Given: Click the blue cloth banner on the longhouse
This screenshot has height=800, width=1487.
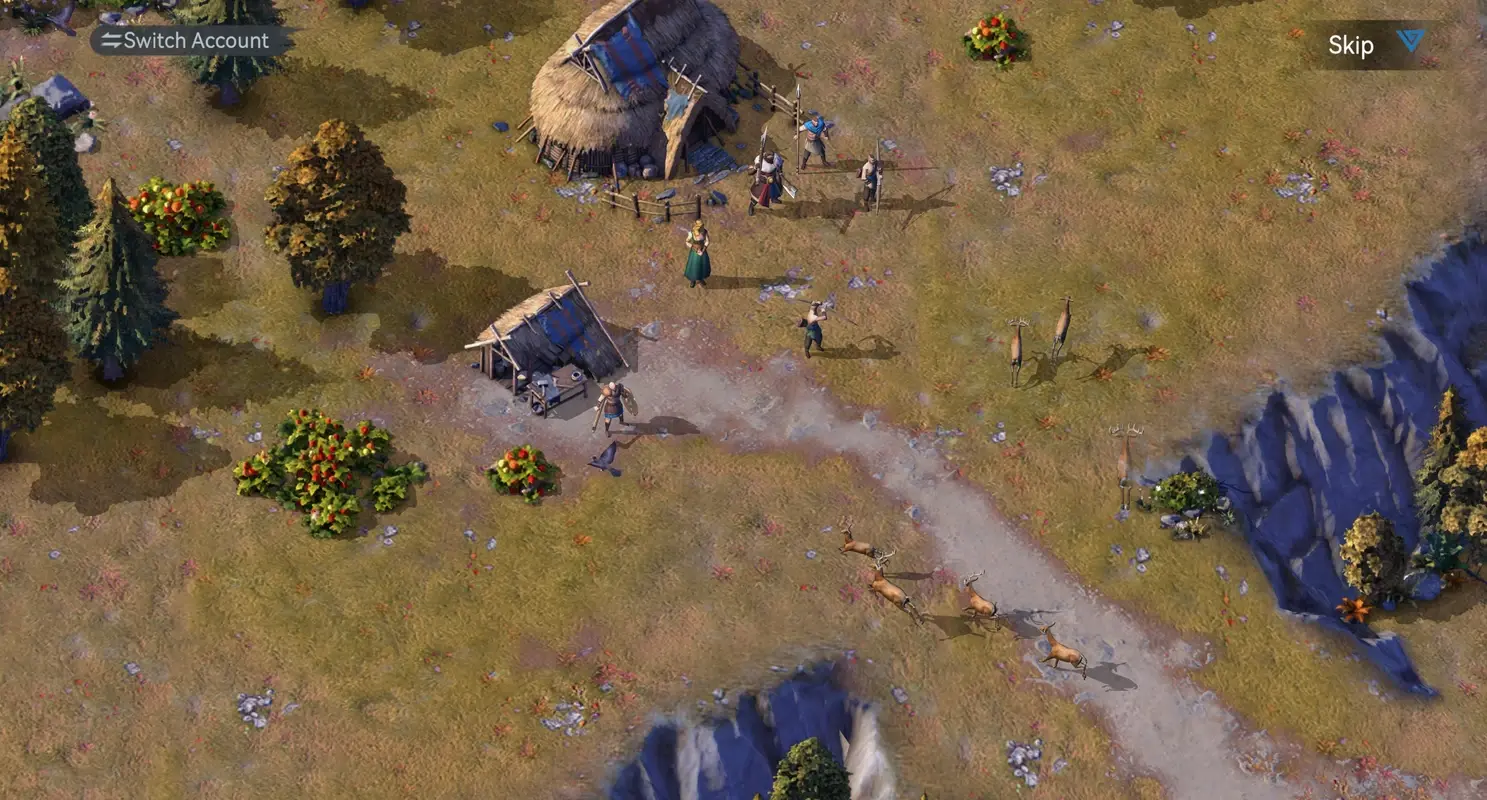Looking at the screenshot, I should tap(625, 55).
